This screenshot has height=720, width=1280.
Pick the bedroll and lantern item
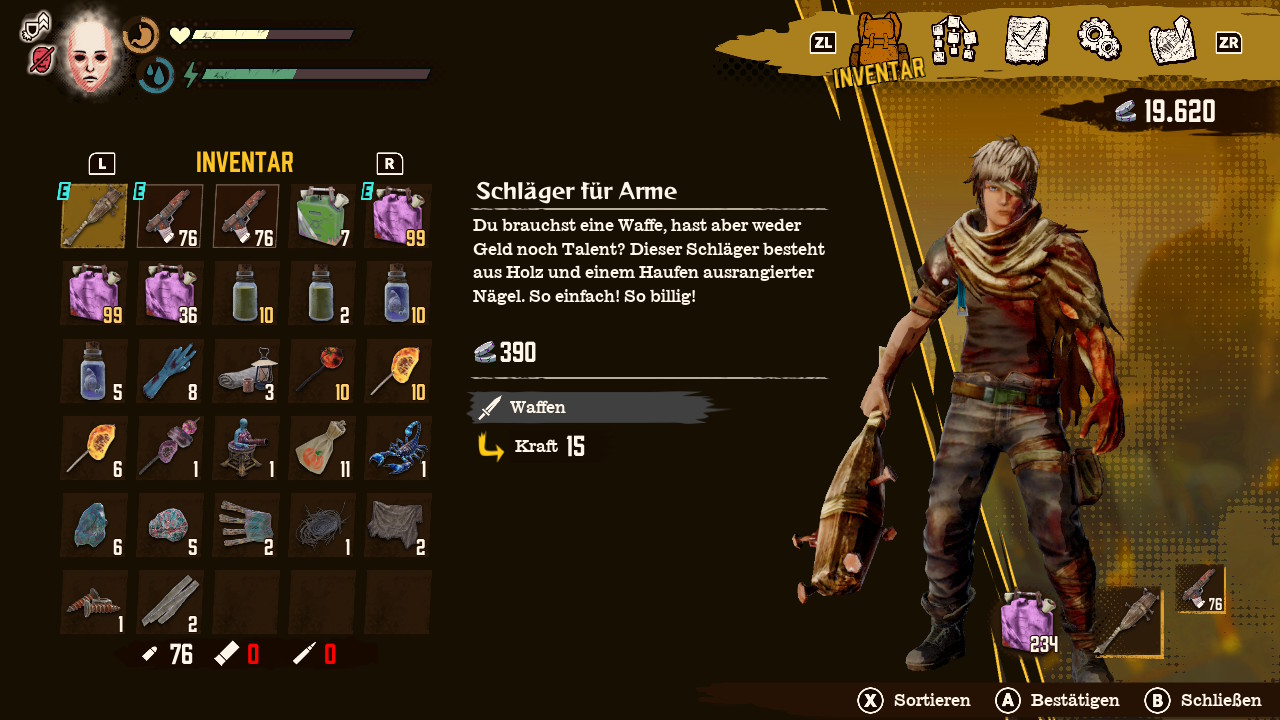(246, 371)
